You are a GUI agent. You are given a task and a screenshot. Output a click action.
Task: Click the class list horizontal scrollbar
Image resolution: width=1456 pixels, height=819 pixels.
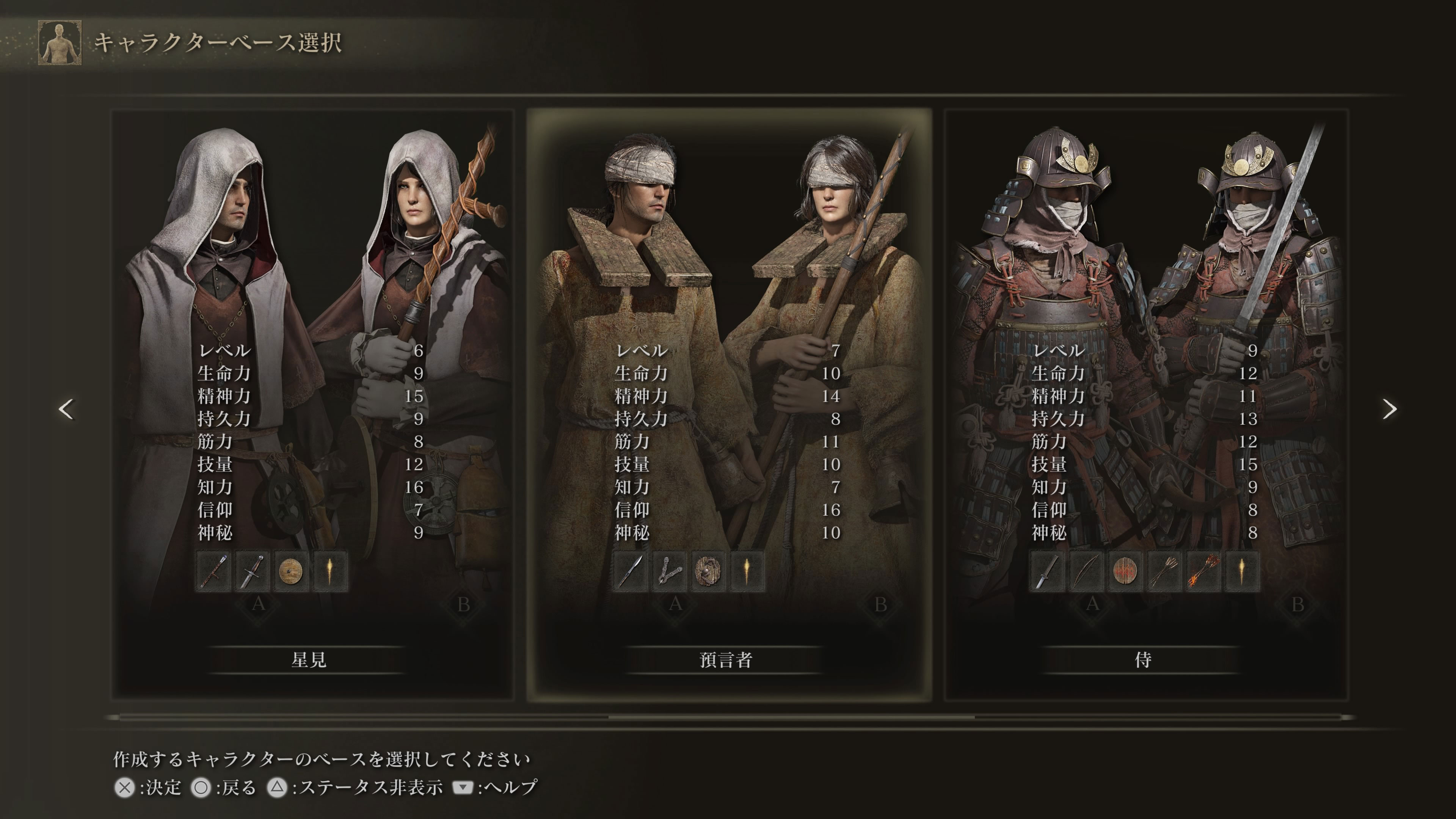pos(791,717)
